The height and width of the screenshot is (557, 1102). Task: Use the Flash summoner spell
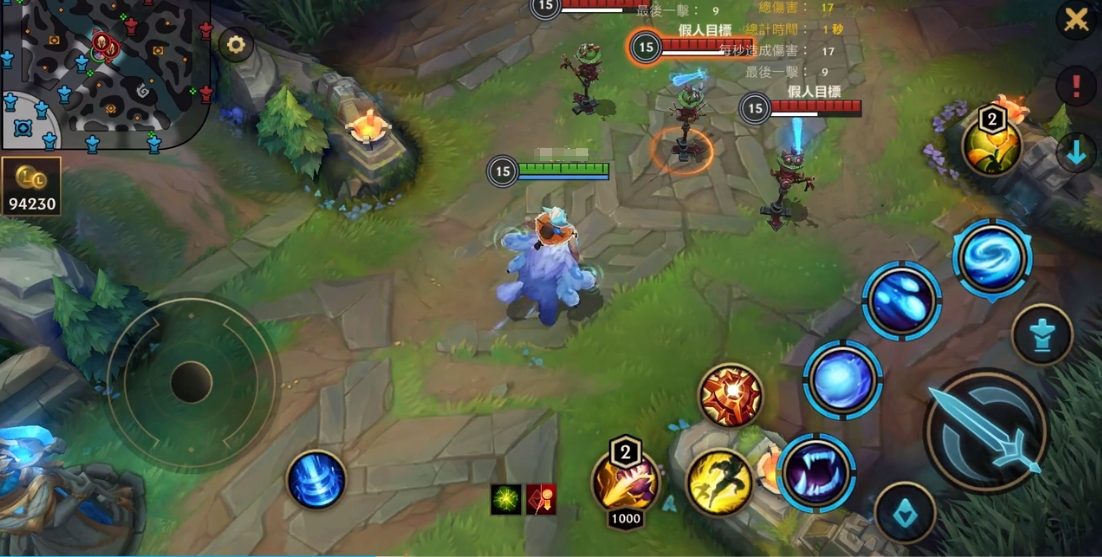coord(719,483)
